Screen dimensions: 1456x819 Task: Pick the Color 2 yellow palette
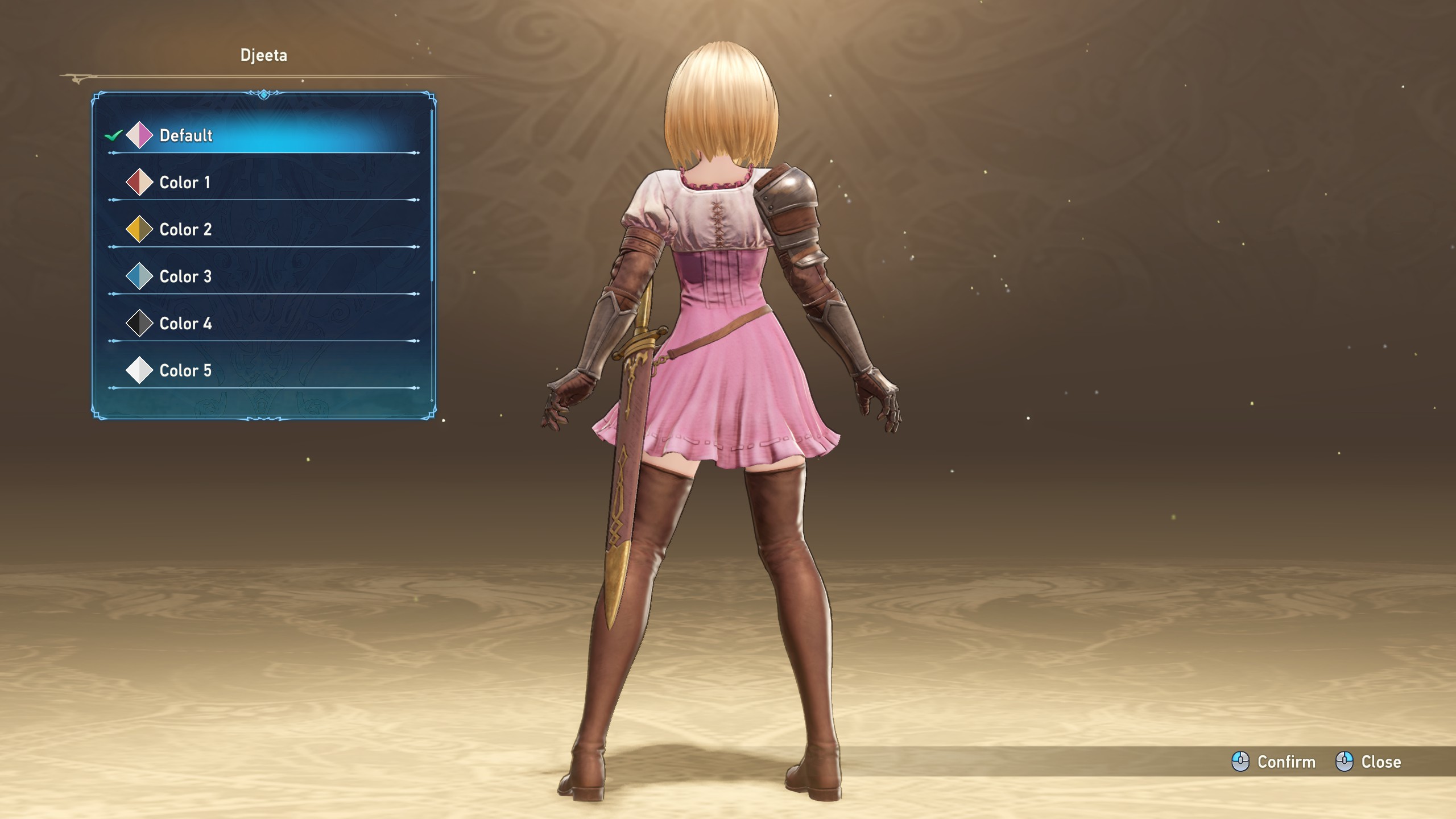click(262, 230)
